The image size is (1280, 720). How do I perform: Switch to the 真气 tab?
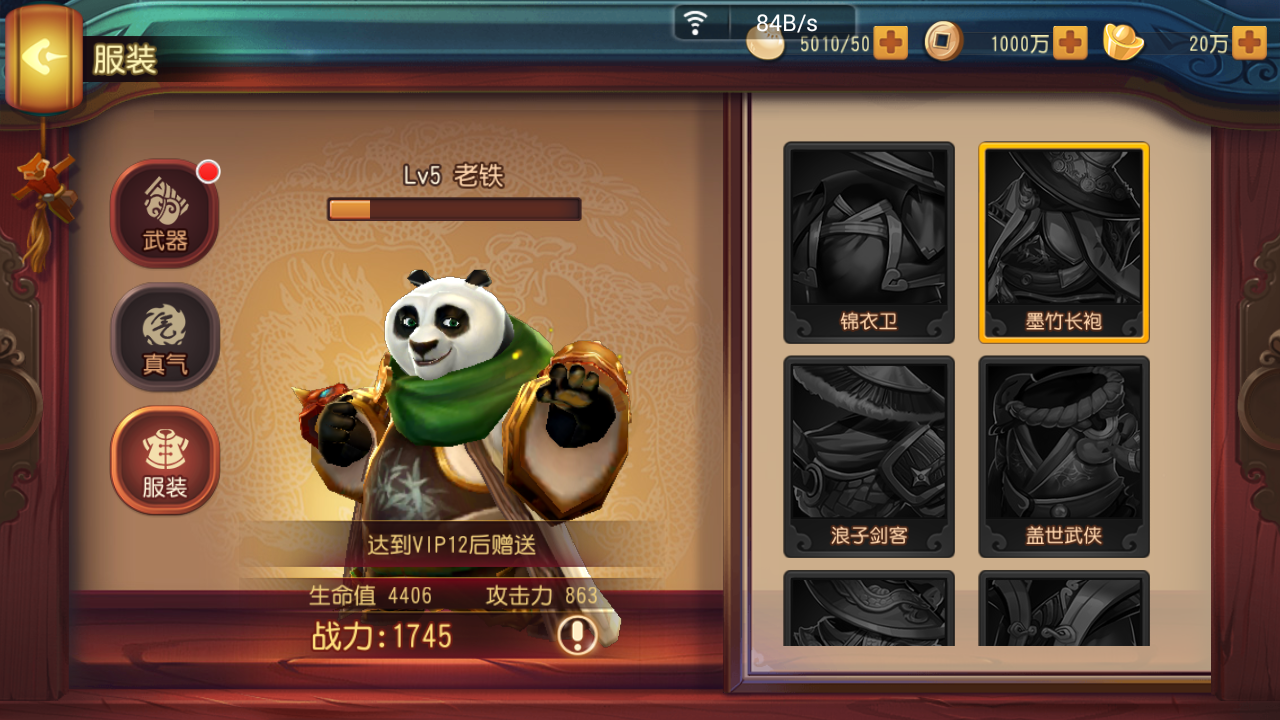(x=165, y=336)
